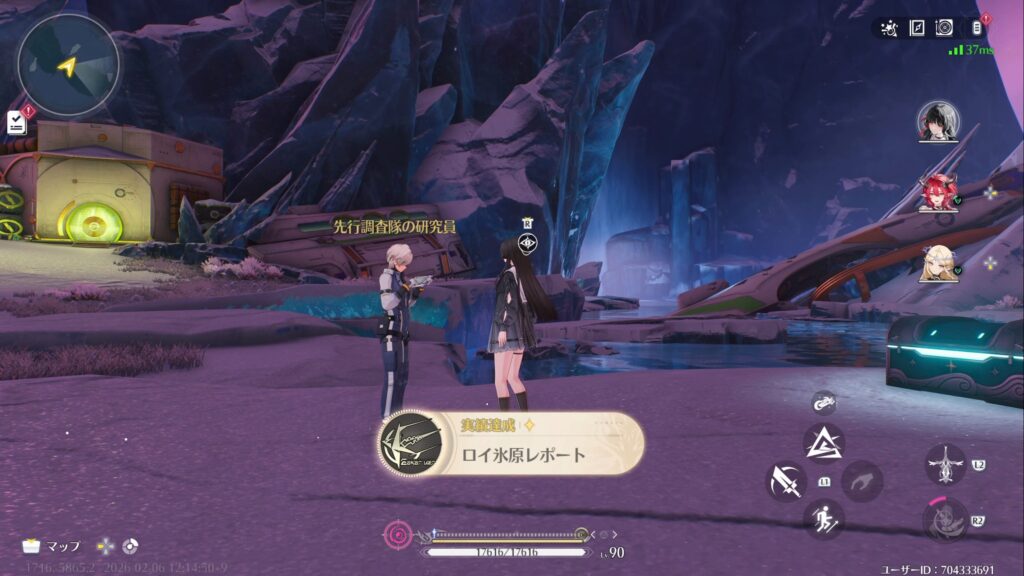Open the sparkle wish icon in top bar
This screenshot has height=576, width=1024.
[x=888, y=28]
